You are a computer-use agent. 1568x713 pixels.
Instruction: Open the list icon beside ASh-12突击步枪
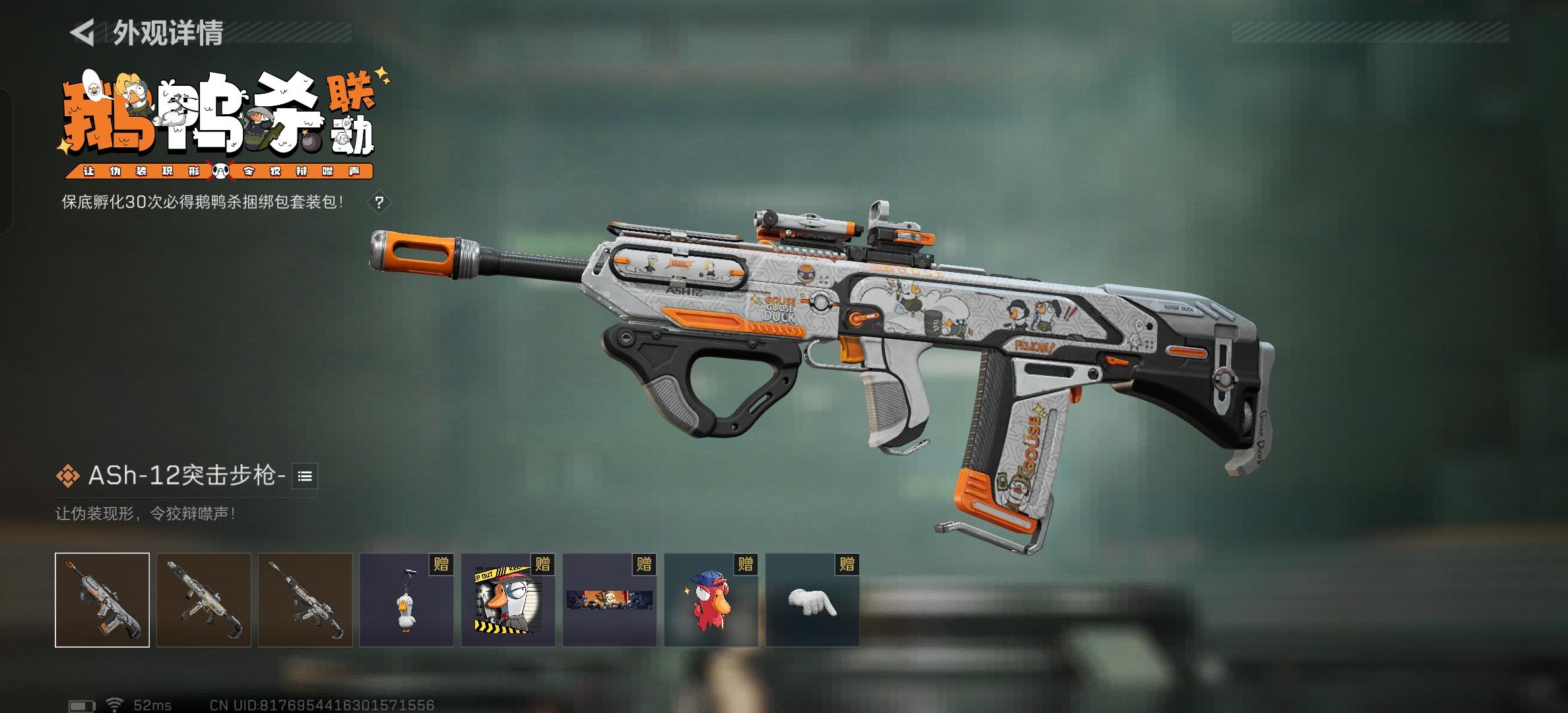click(305, 476)
